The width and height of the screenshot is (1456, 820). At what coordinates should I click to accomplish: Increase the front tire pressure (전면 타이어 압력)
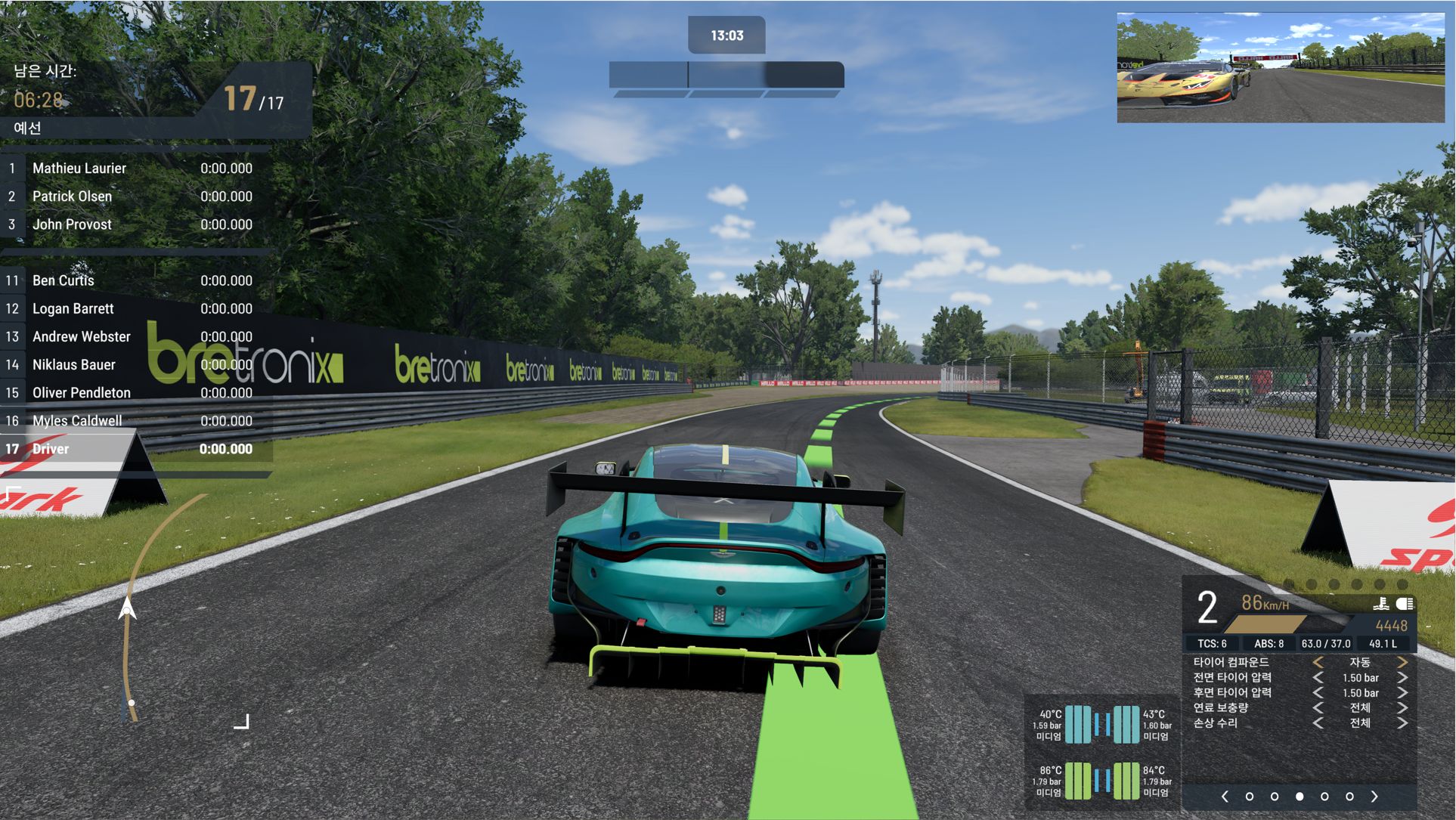tap(1402, 678)
